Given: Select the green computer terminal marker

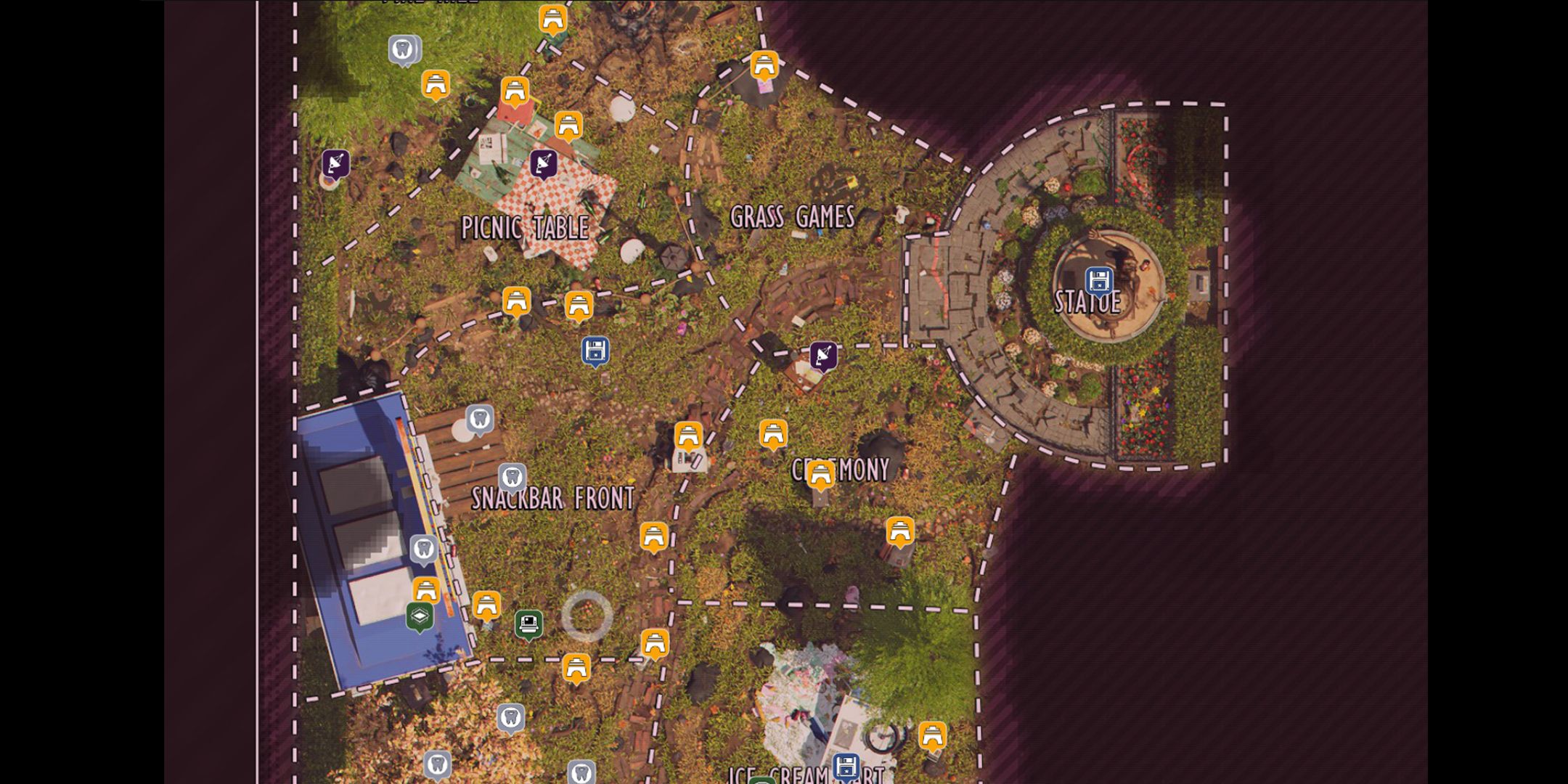Looking at the screenshot, I should coord(528,623).
